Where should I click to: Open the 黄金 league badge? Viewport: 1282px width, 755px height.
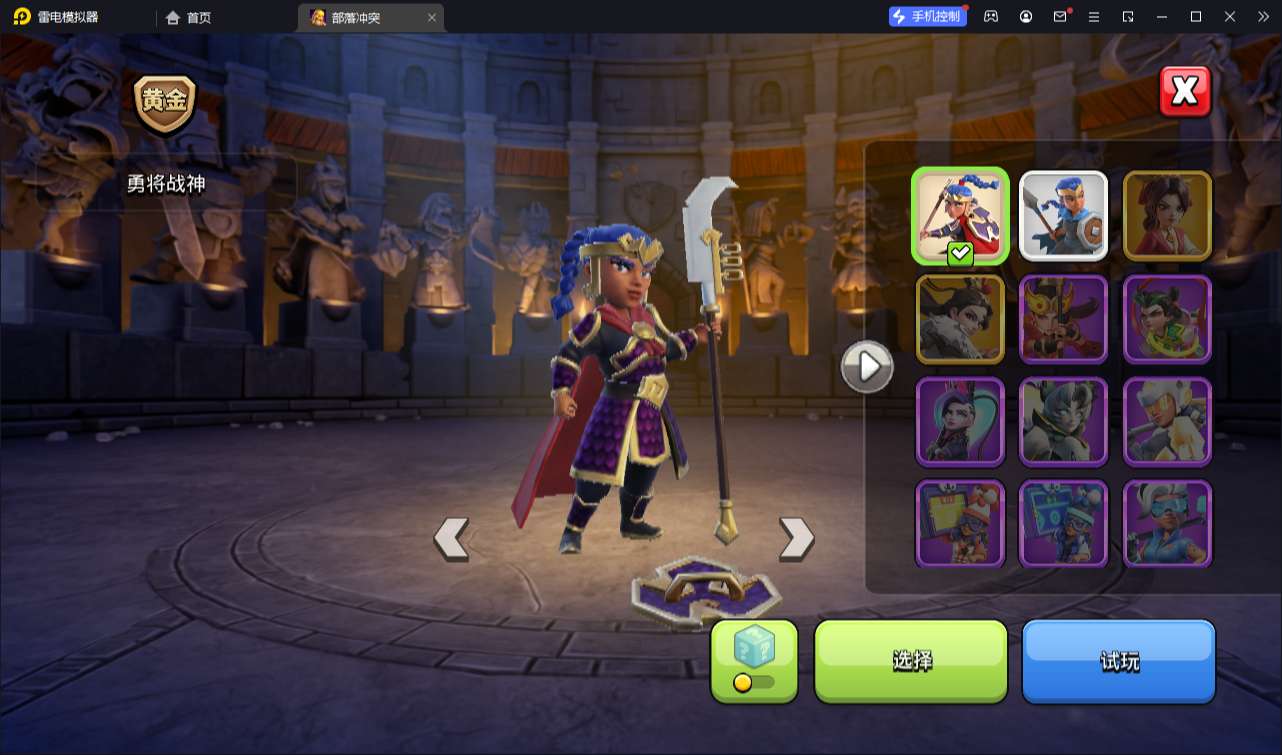165,103
